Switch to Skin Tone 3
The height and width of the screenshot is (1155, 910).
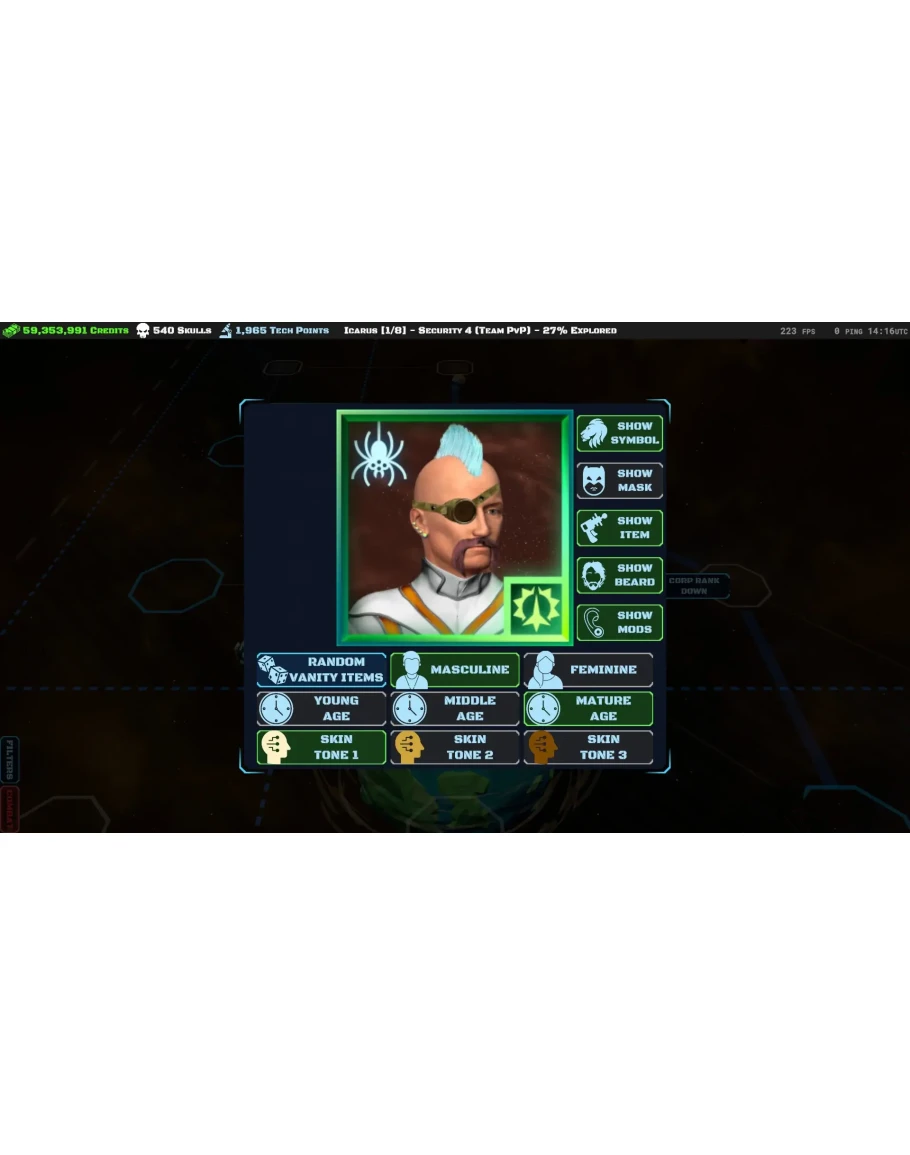588,748
